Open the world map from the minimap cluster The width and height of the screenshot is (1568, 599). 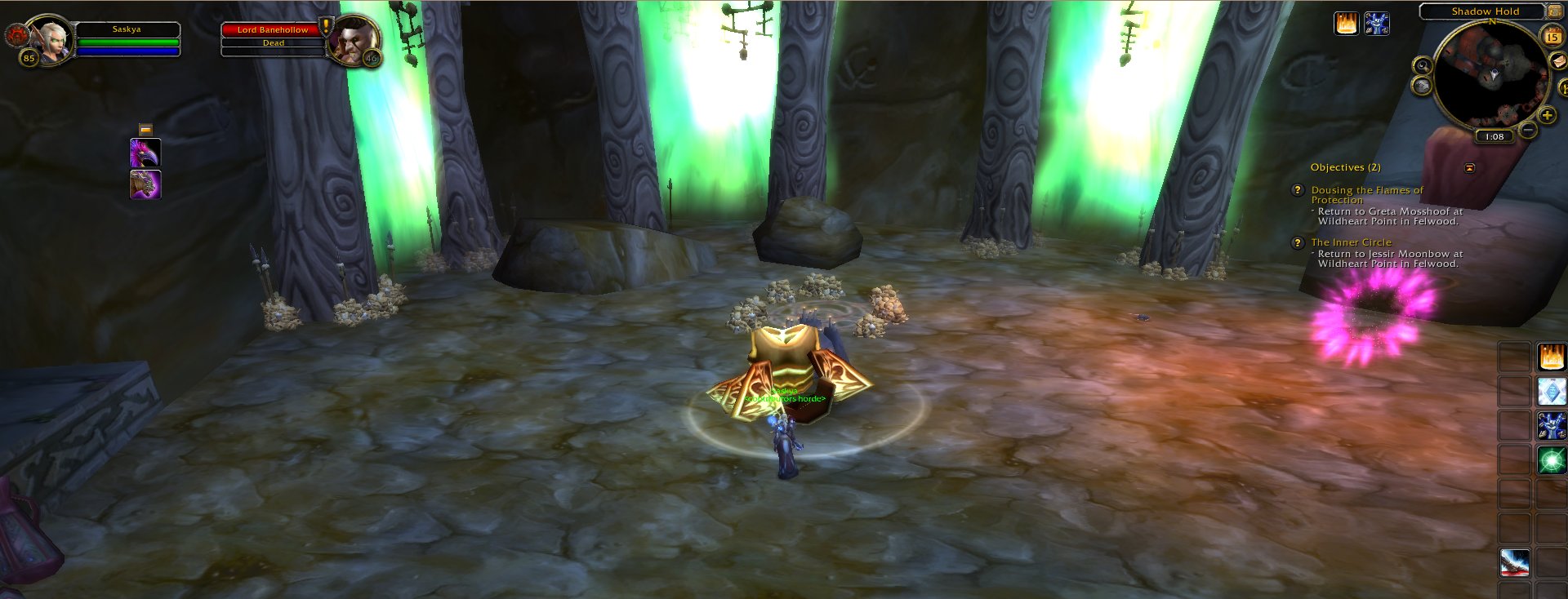[x=1421, y=86]
